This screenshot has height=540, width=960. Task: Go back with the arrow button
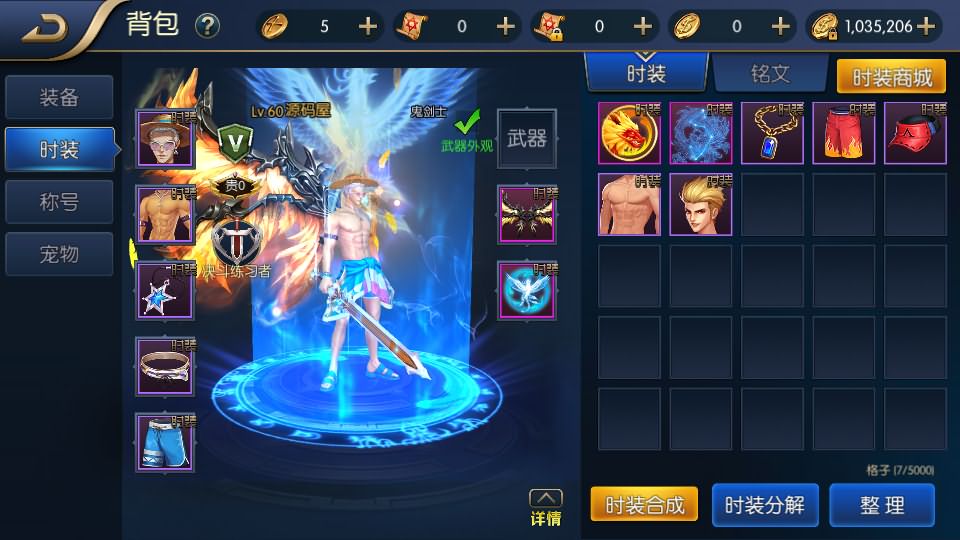pos(45,27)
